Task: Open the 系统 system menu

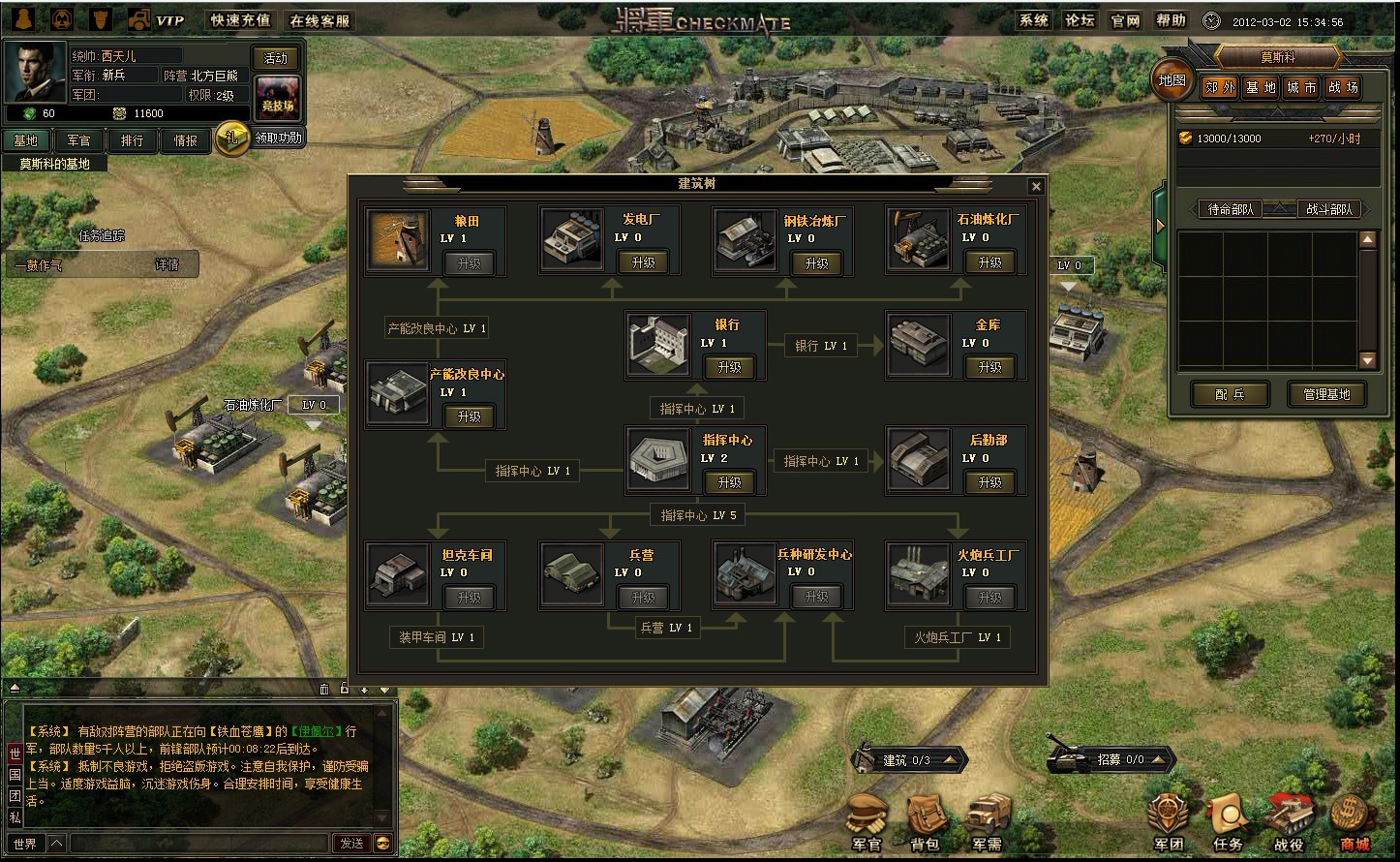Action: (x=1033, y=20)
